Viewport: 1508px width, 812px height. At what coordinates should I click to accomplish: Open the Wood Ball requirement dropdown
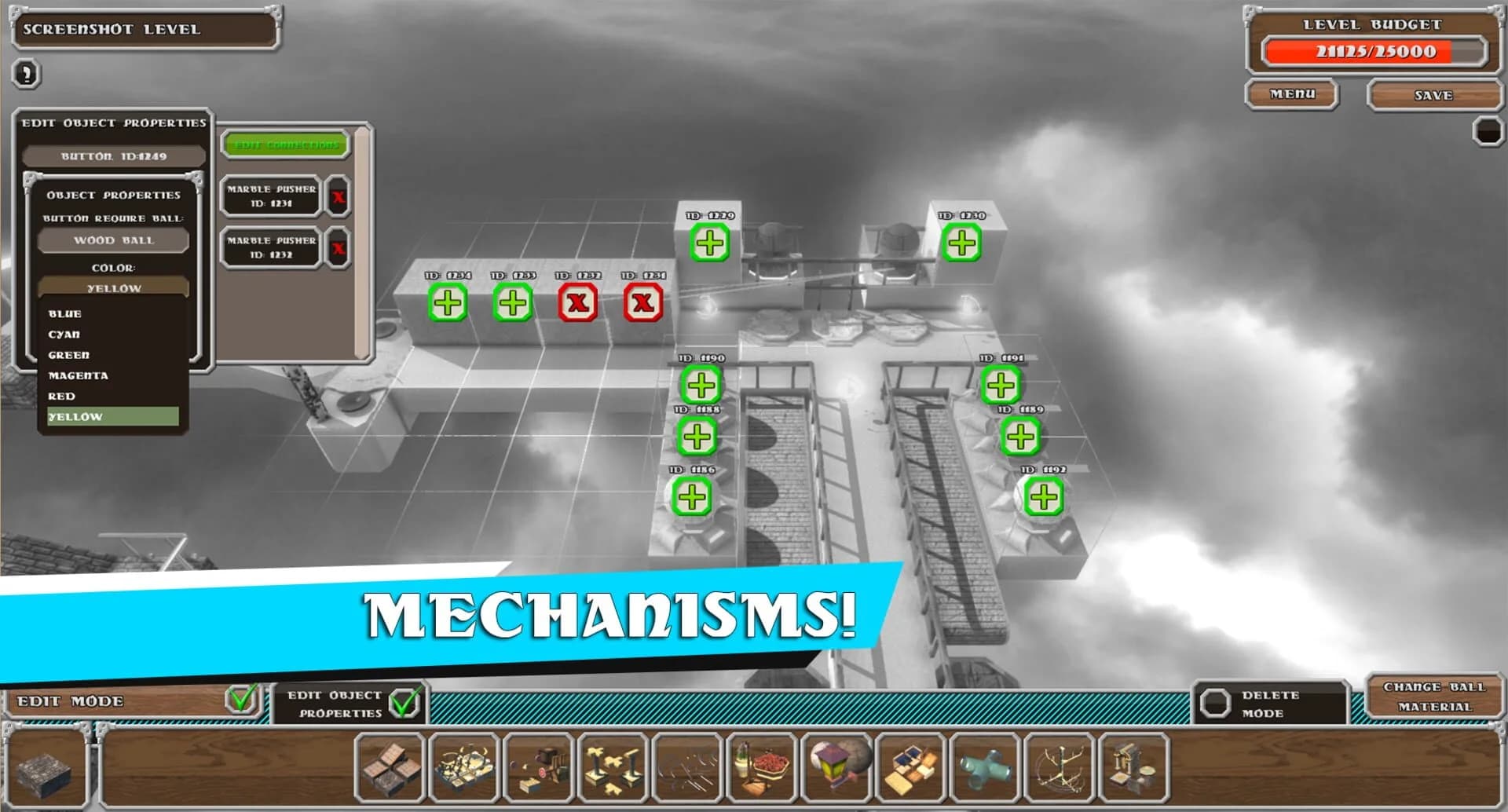pyautogui.click(x=112, y=240)
